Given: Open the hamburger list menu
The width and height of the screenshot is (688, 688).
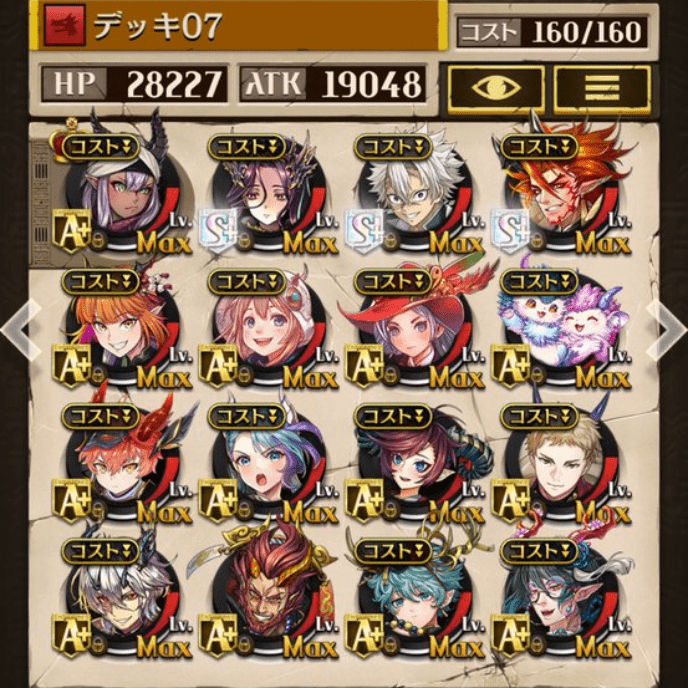Looking at the screenshot, I should click(602, 88).
